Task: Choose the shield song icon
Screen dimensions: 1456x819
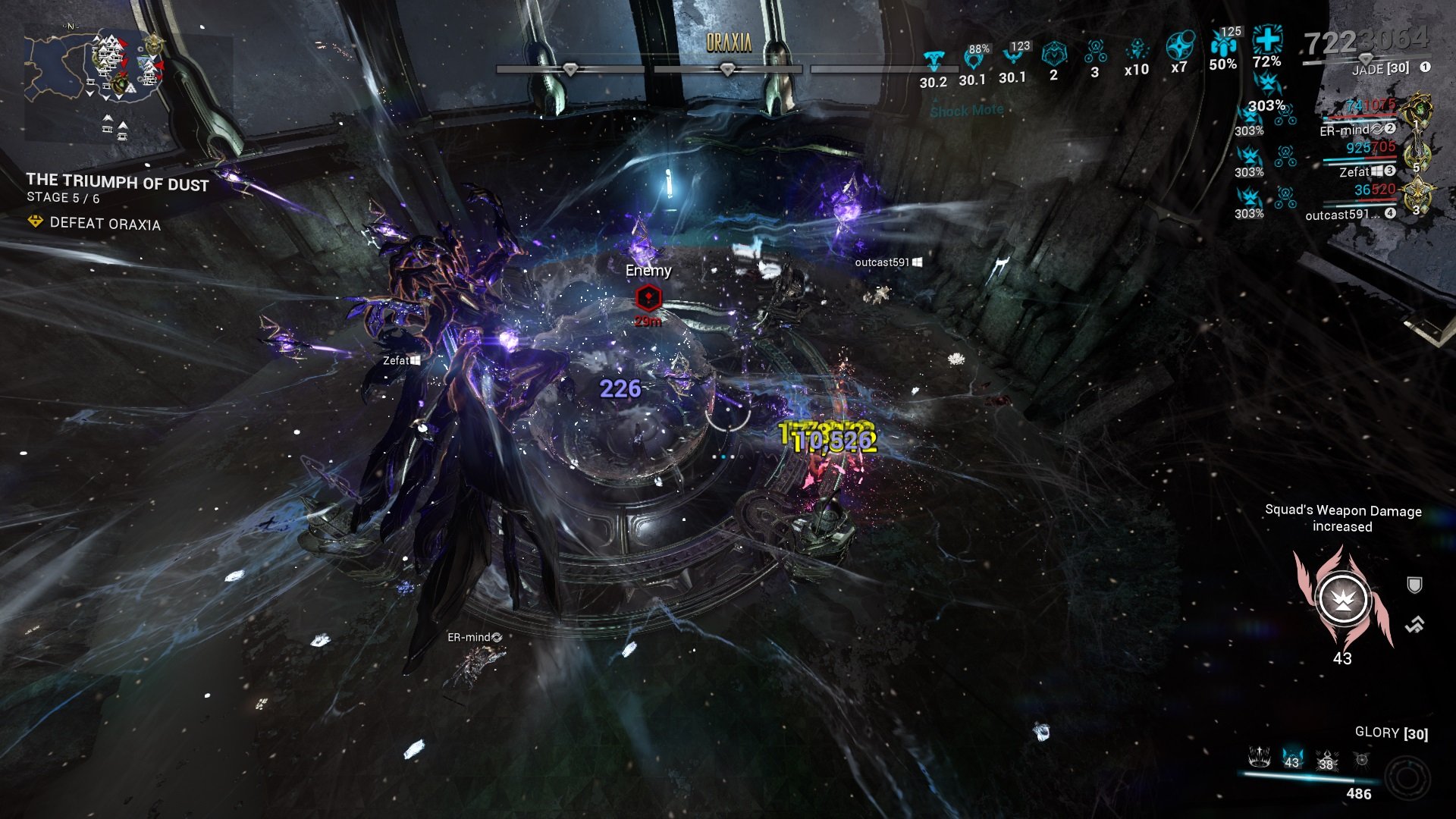Action: pyautogui.click(x=1414, y=585)
